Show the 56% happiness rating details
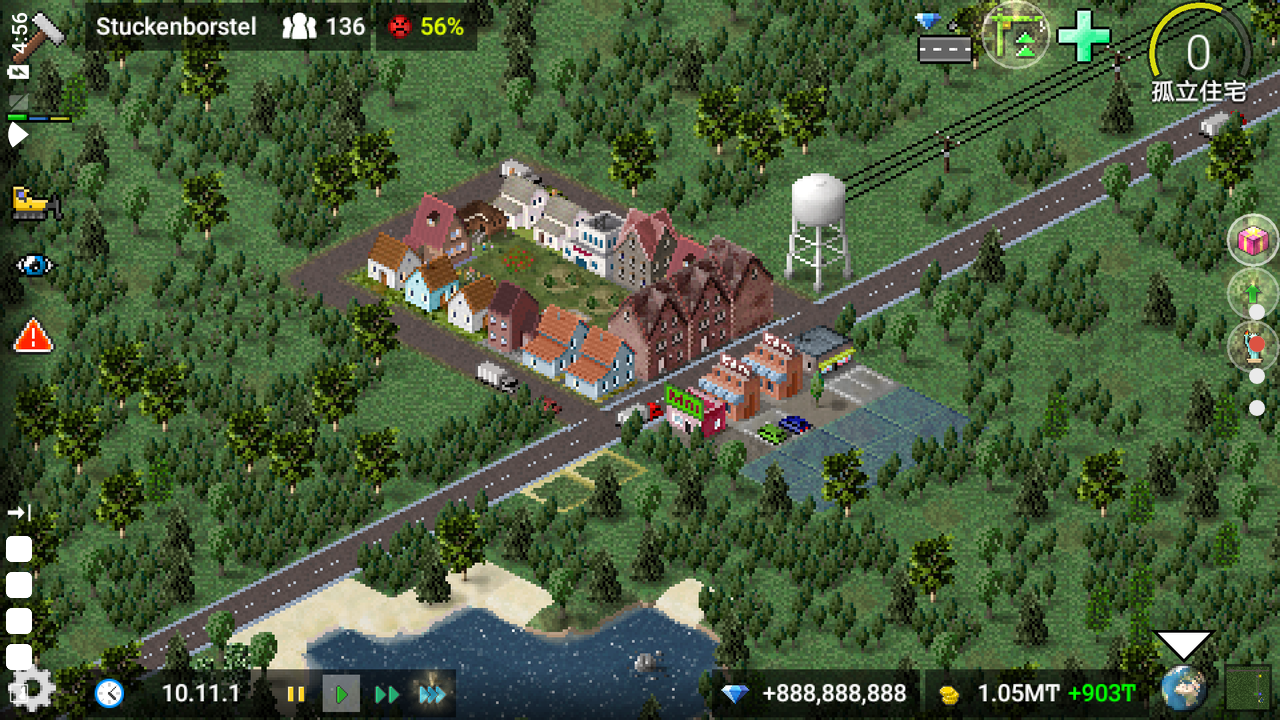 [x=426, y=27]
